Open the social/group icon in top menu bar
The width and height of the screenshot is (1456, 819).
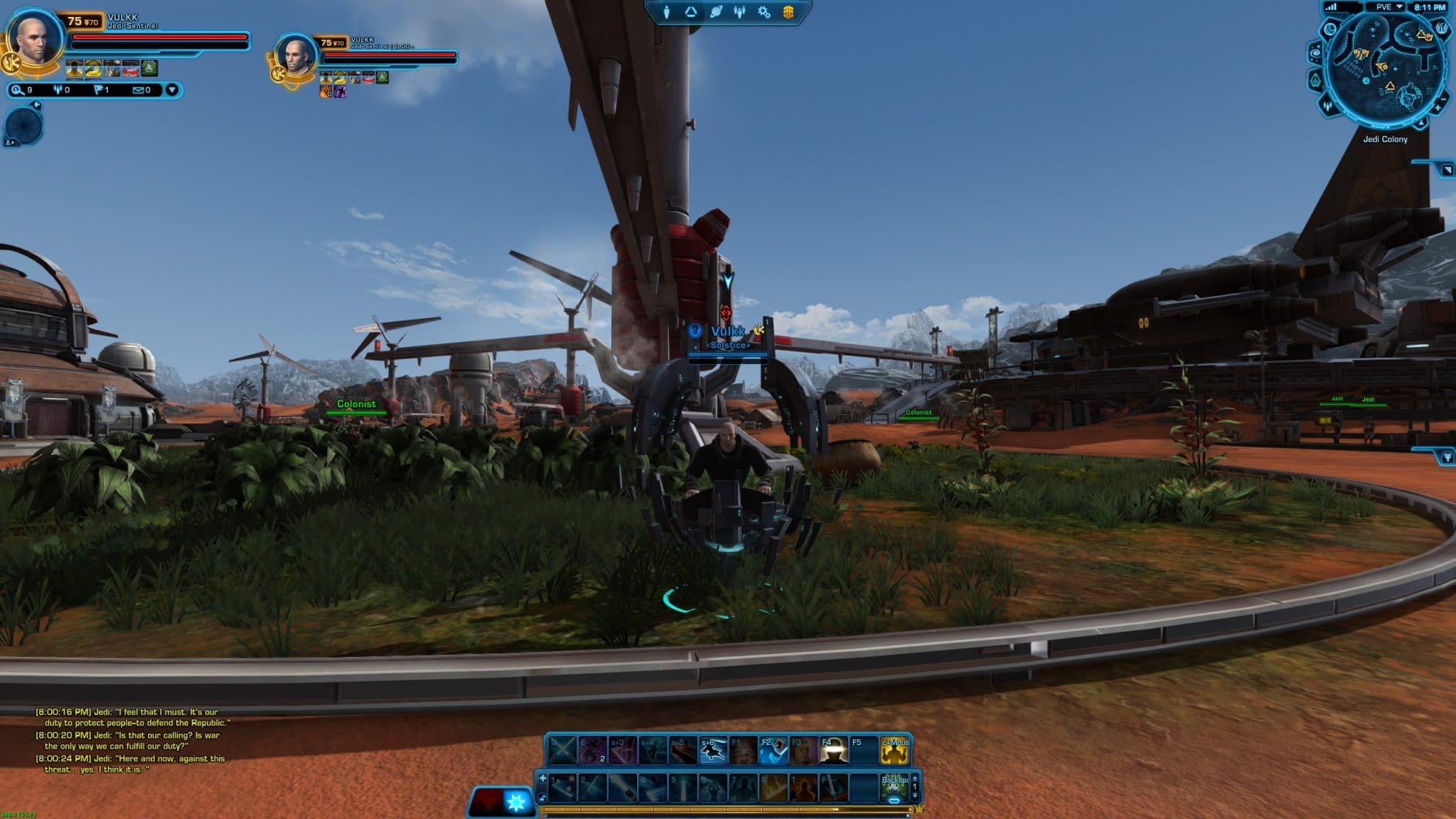pyautogui.click(x=739, y=11)
